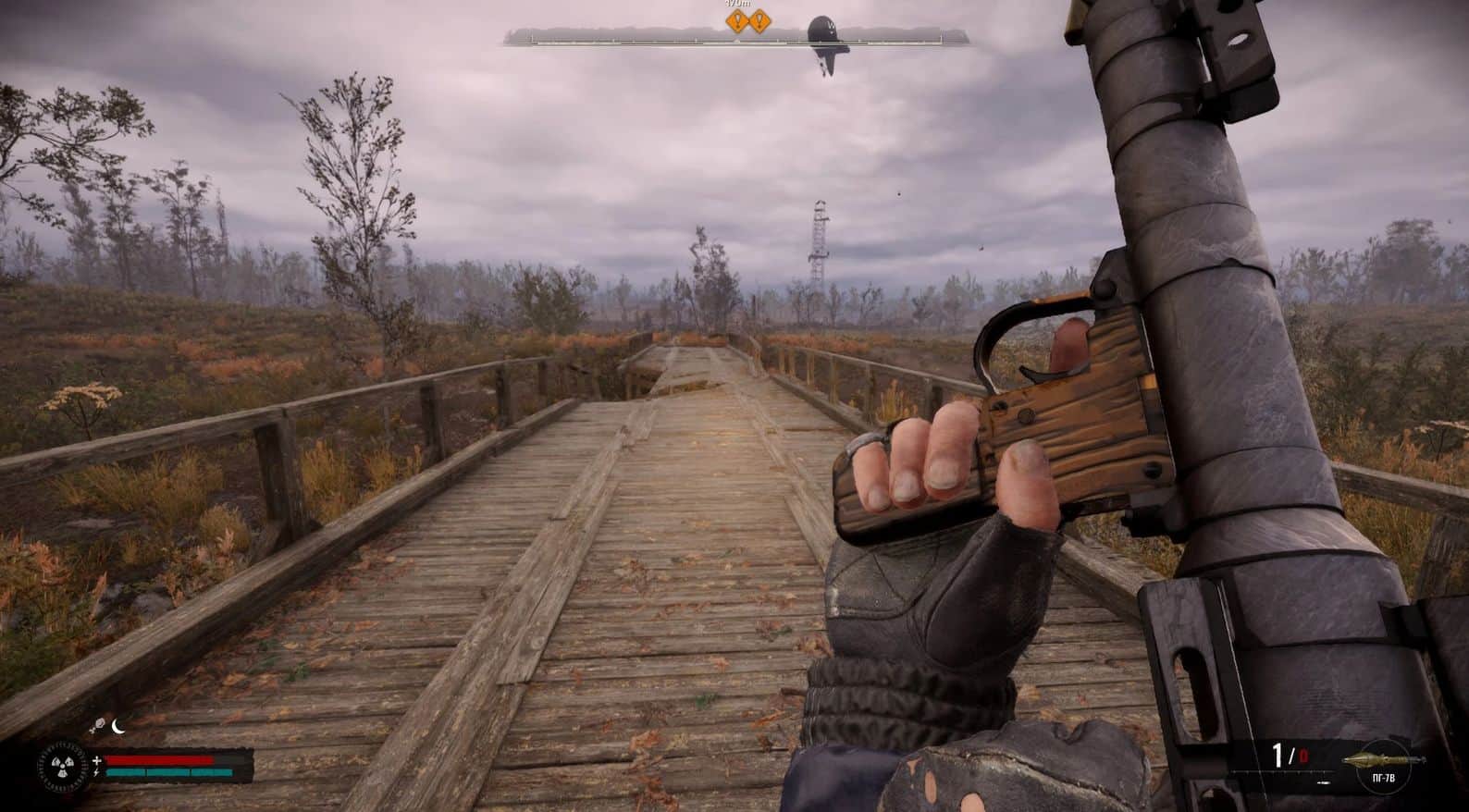Click the crescent moon sleepiness status icon

pyautogui.click(x=118, y=726)
